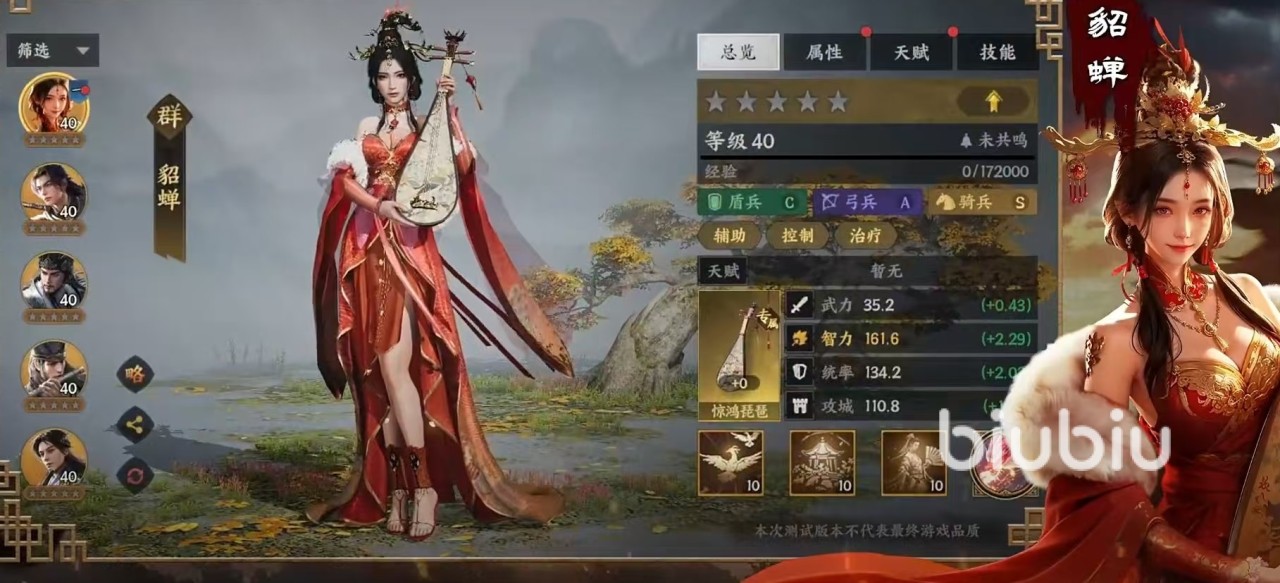Choose the 弓兵 archer troop type
This screenshot has width=1280, height=583.
(x=866, y=202)
